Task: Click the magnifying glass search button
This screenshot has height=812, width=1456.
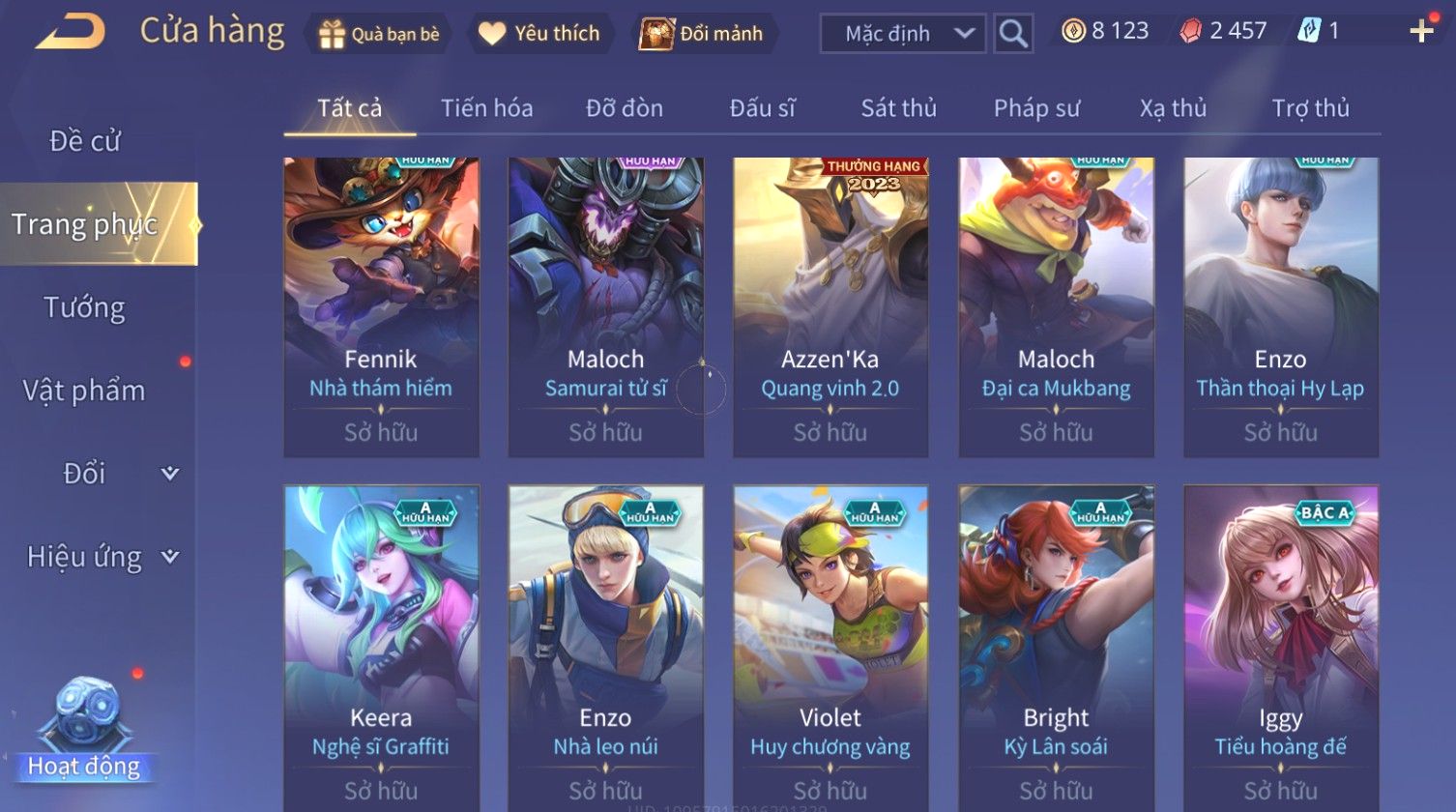Action: click(x=1013, y=34)
